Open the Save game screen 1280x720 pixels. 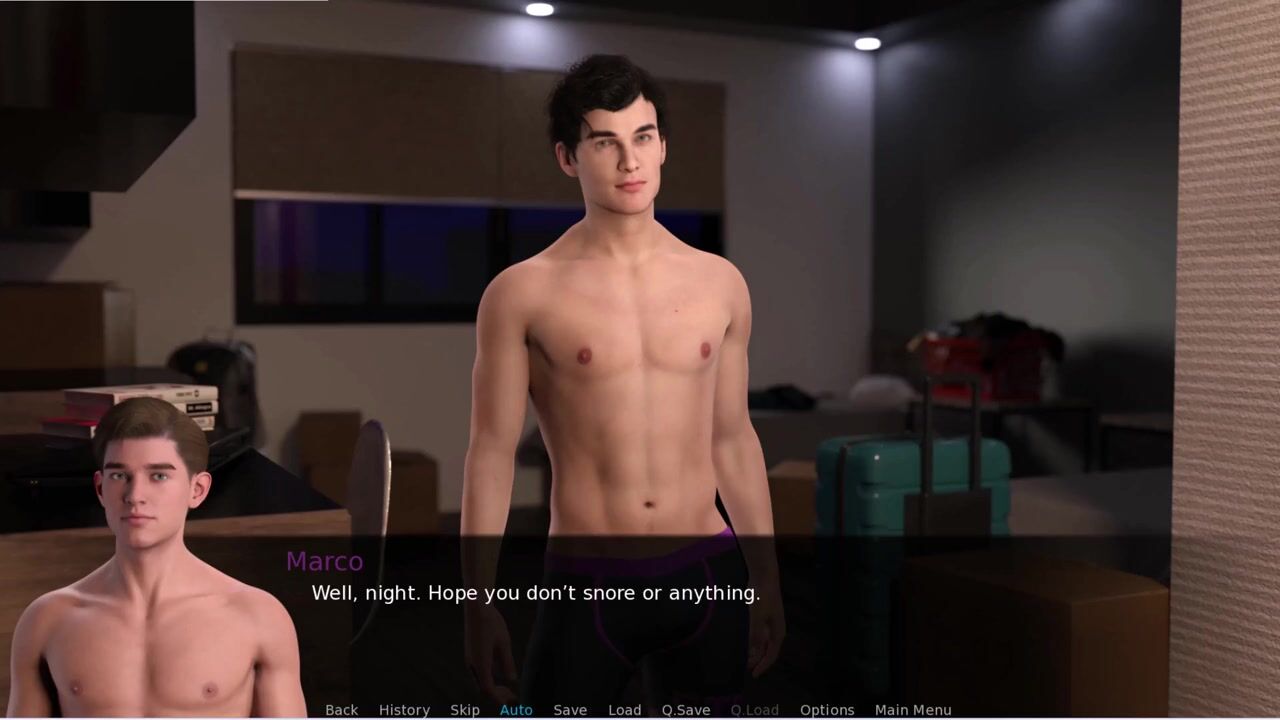pos(570,710)
